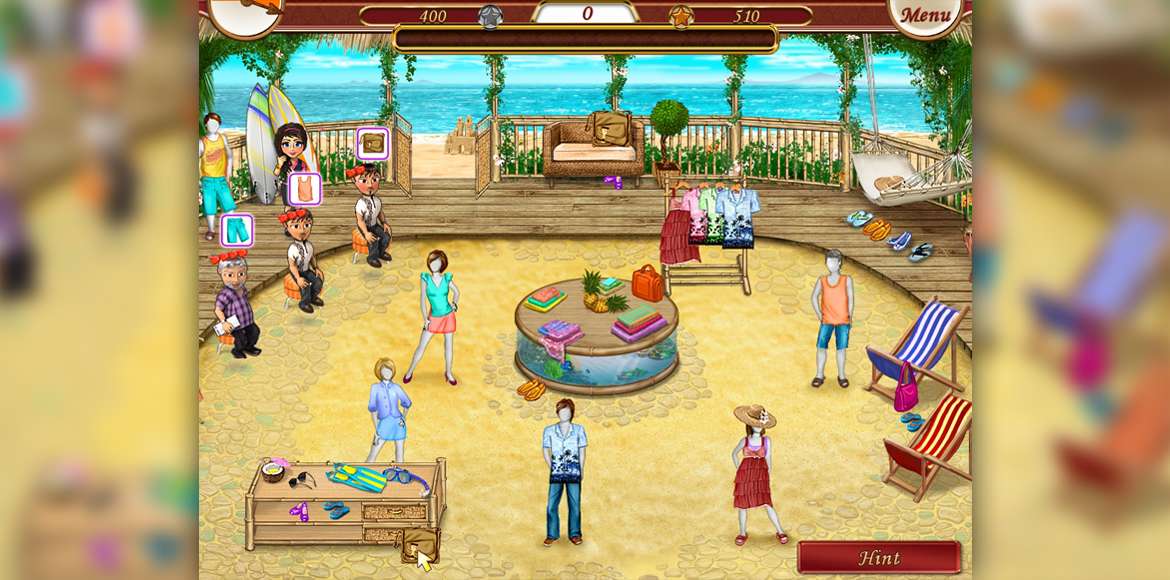Select the orange tank top request bubble
The height and width of the screenshot is (580, 1170).
tap(305, 188)
